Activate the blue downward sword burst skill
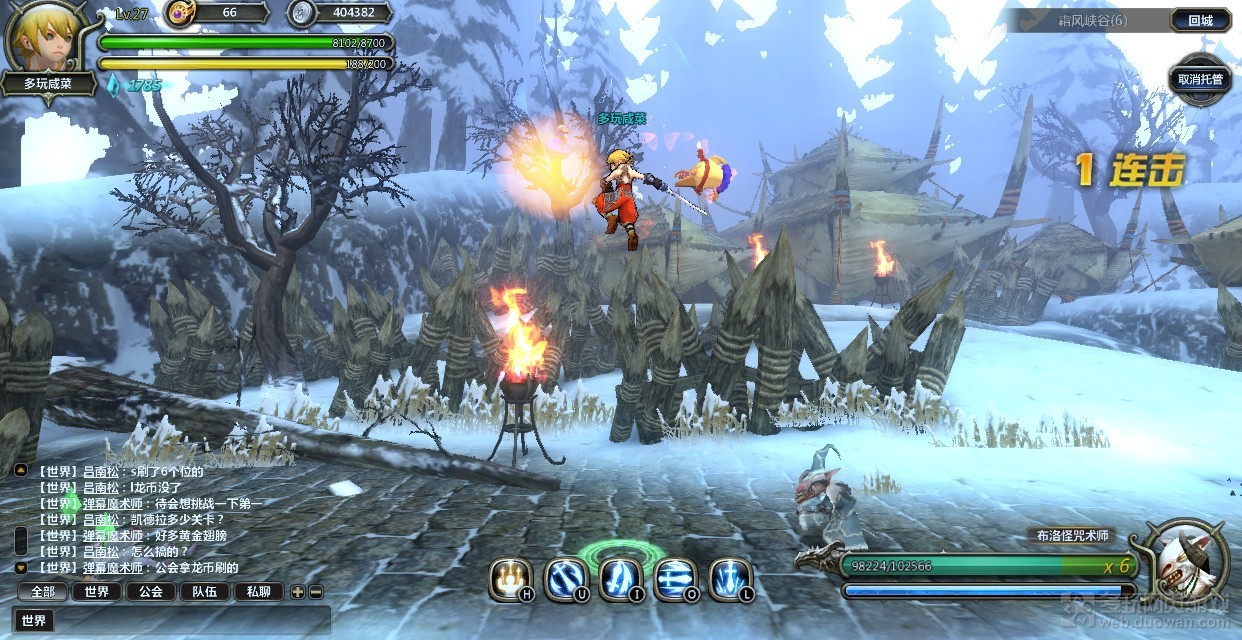1242x640 pixels. pyautogui.click(x=730, y=579)
